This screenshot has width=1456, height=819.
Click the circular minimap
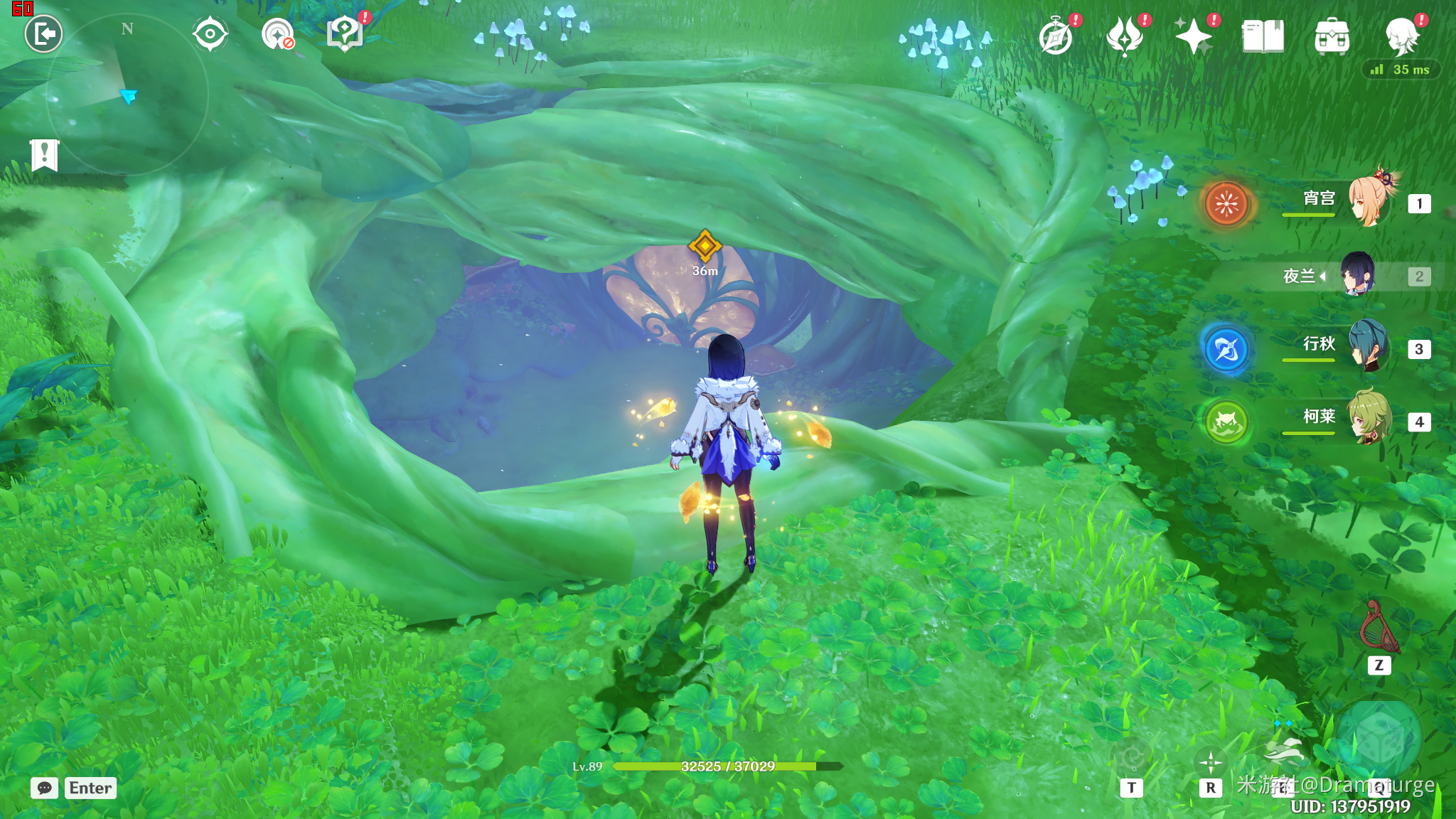coord(127,94)
